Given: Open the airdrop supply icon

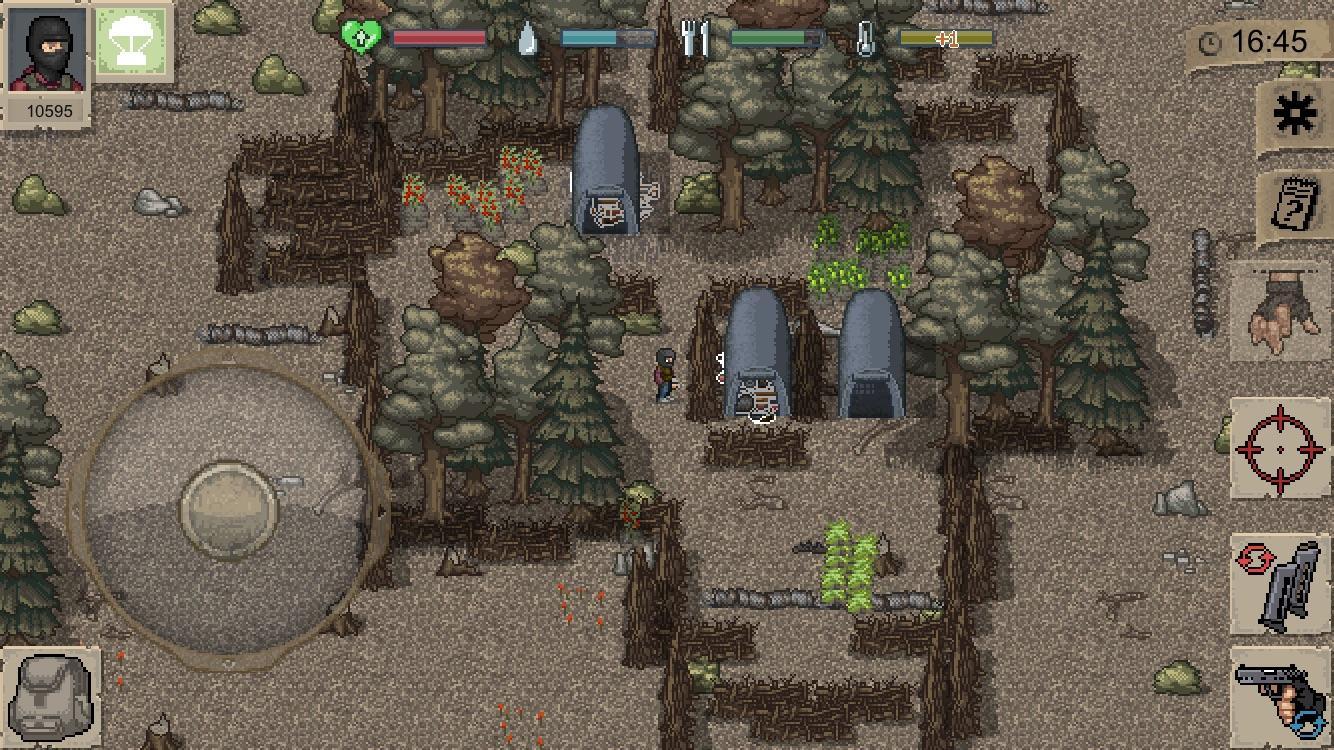Looking at the screenshot, I should pos(130,42).
